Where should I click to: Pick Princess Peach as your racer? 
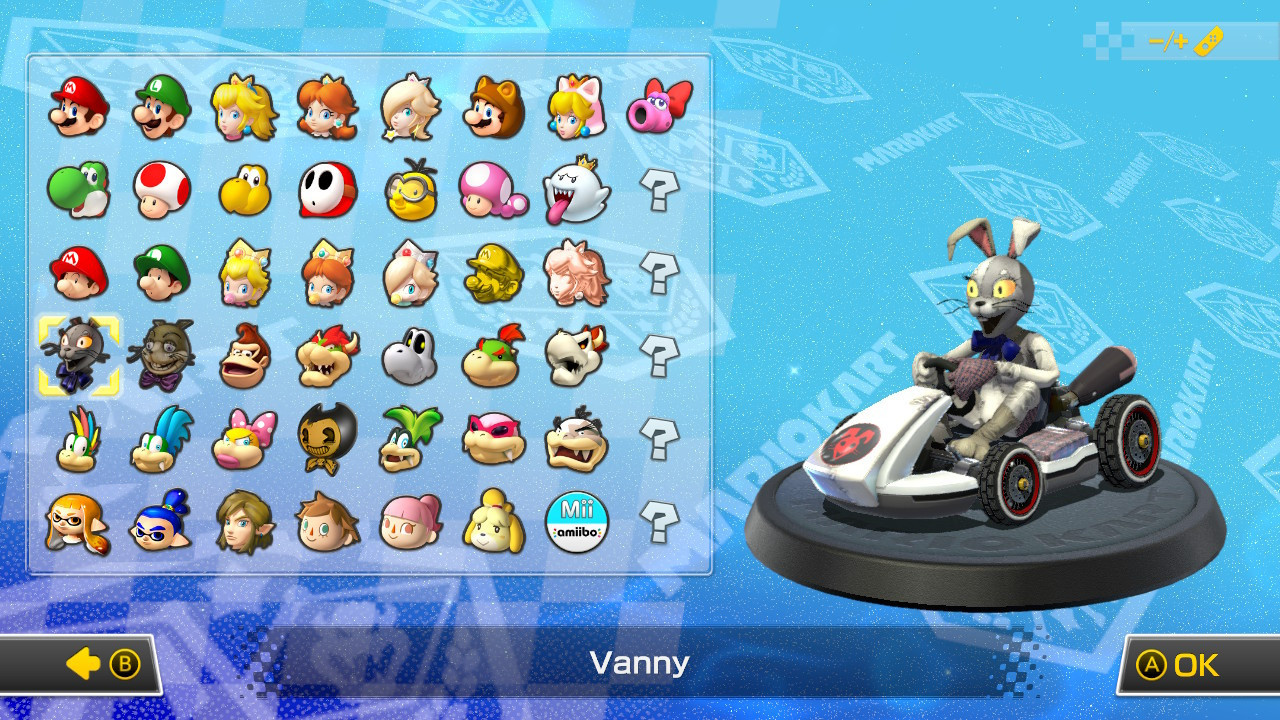click(244, 107)
